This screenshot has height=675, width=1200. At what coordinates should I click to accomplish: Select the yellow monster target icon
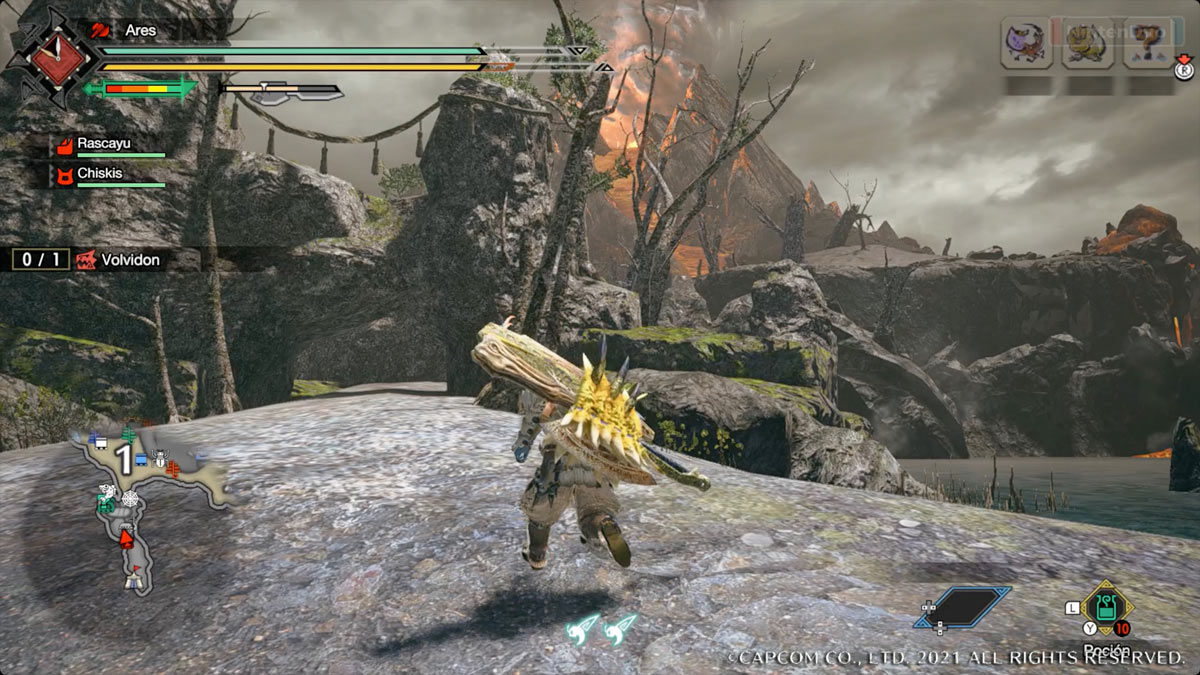[x=1086, y=43]
